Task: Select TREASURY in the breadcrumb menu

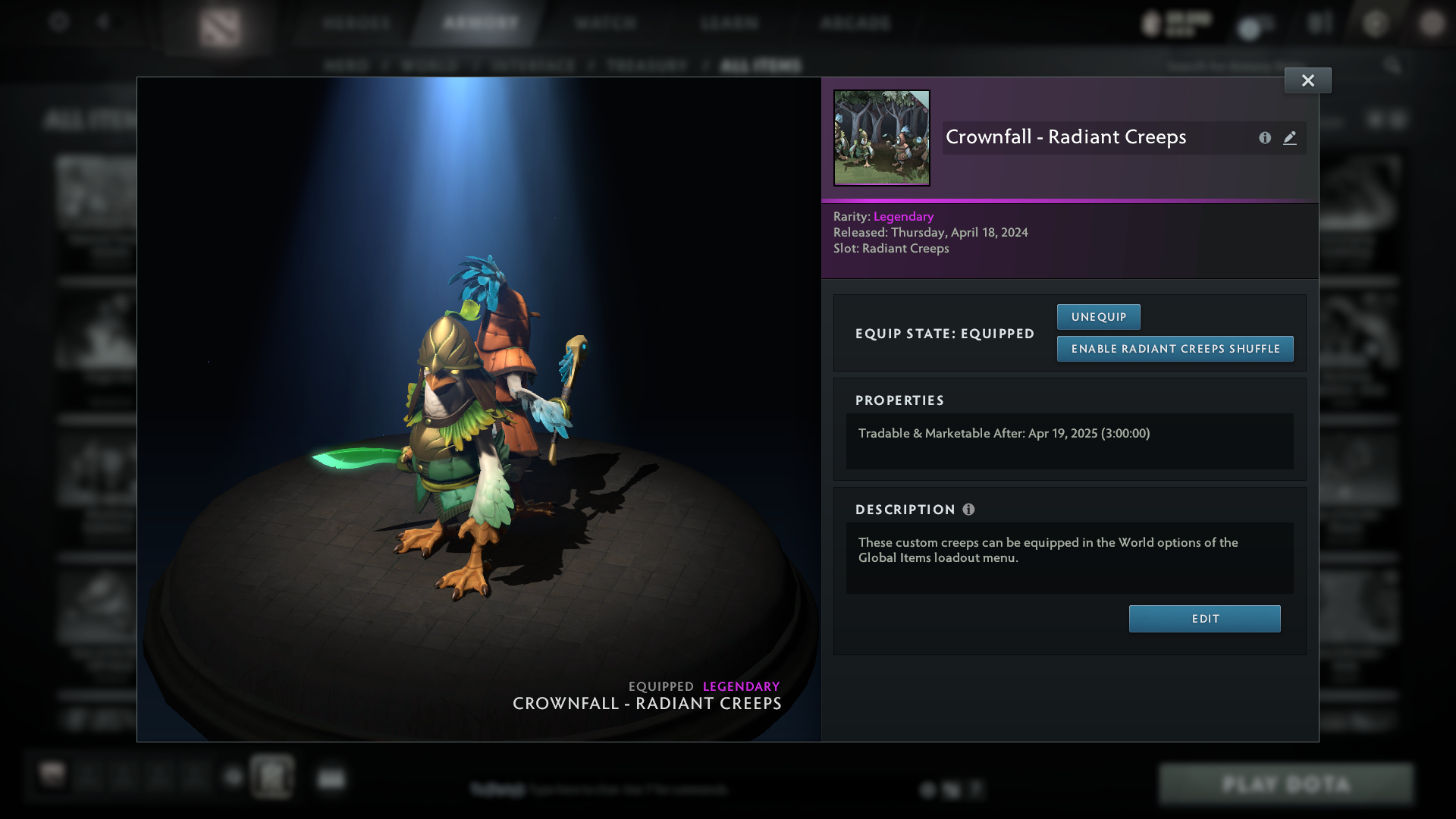Action: [x=645, y=65]
